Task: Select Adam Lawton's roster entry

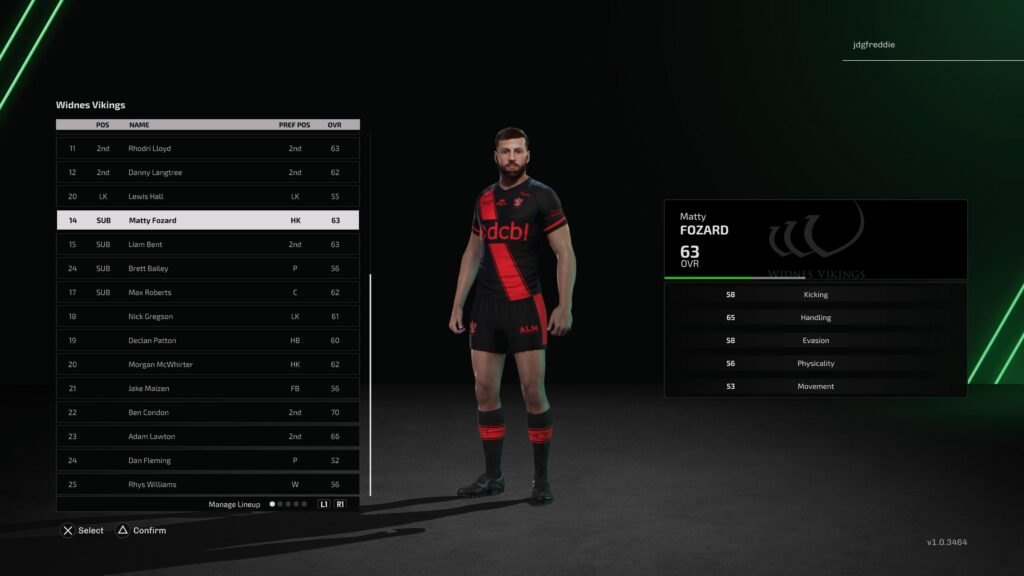Action: [207, 436]
